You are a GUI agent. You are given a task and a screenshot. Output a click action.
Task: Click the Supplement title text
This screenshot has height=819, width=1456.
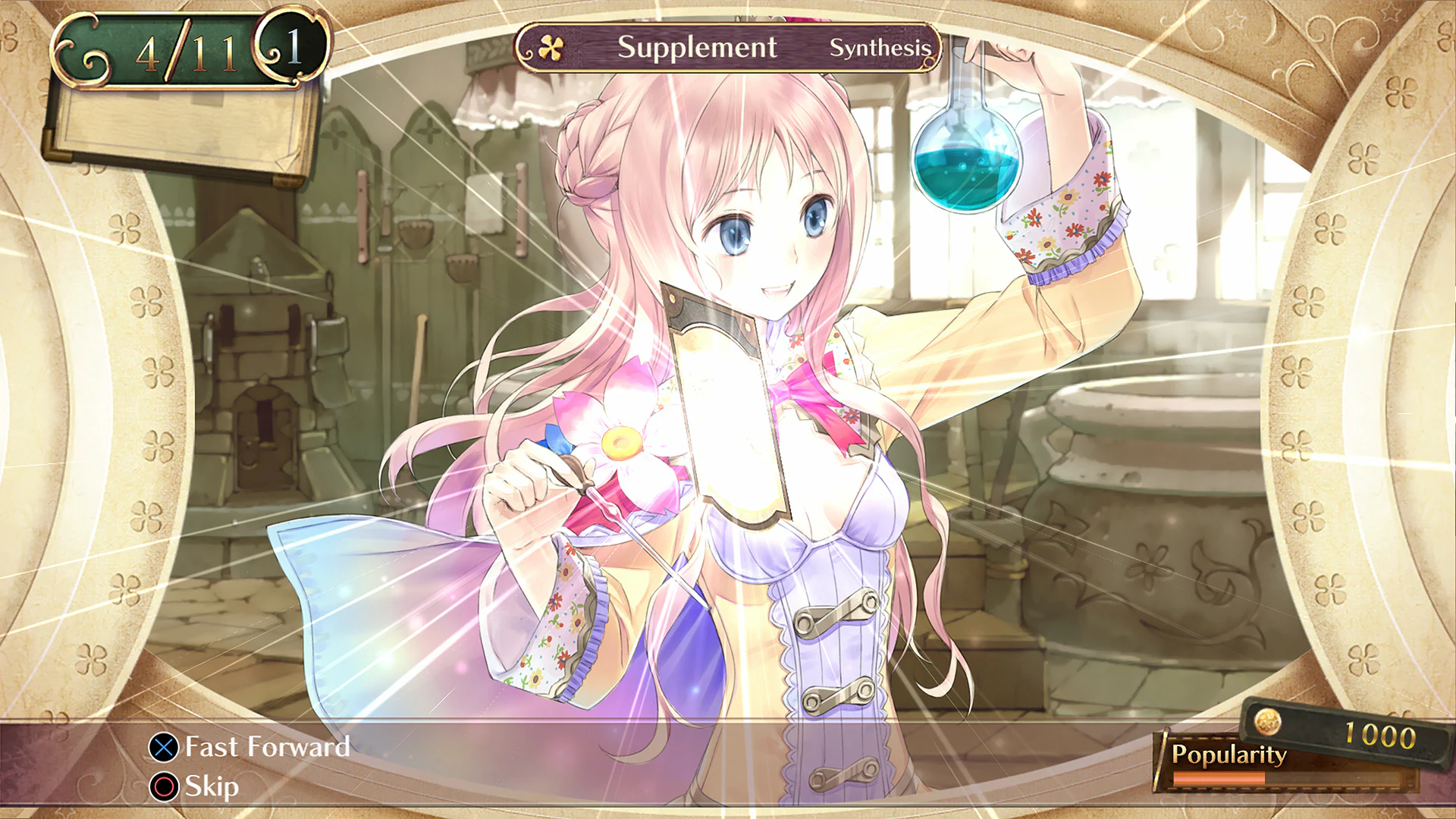696,48
